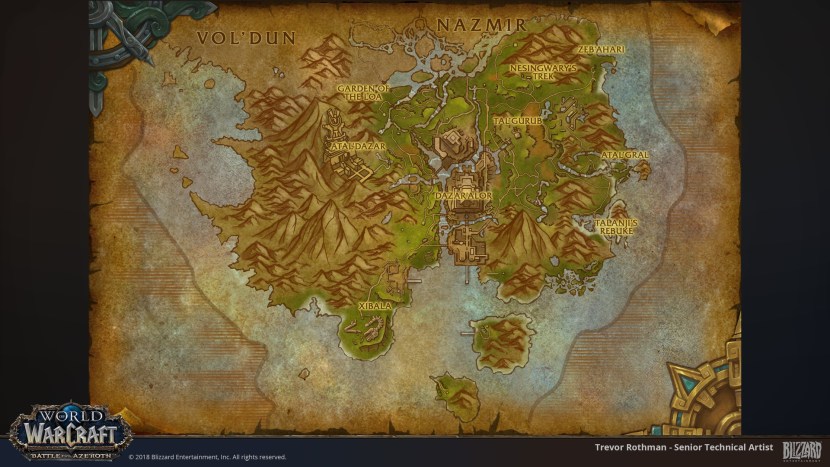Screen dimensions: 830x467
Task: Click the Dazar'alor city label
Action: (x=464, y=196)
